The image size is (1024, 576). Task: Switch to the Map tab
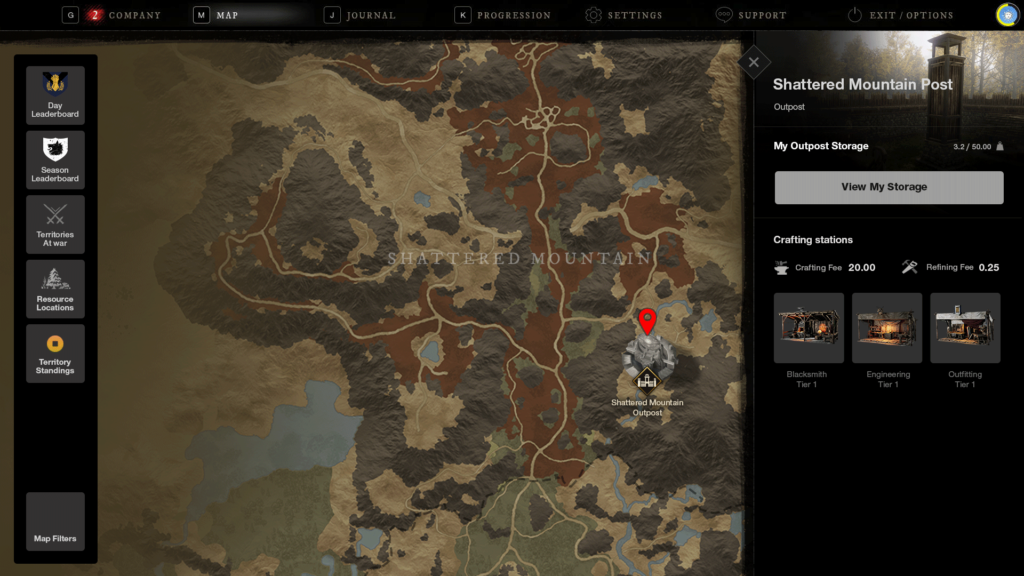227,15
